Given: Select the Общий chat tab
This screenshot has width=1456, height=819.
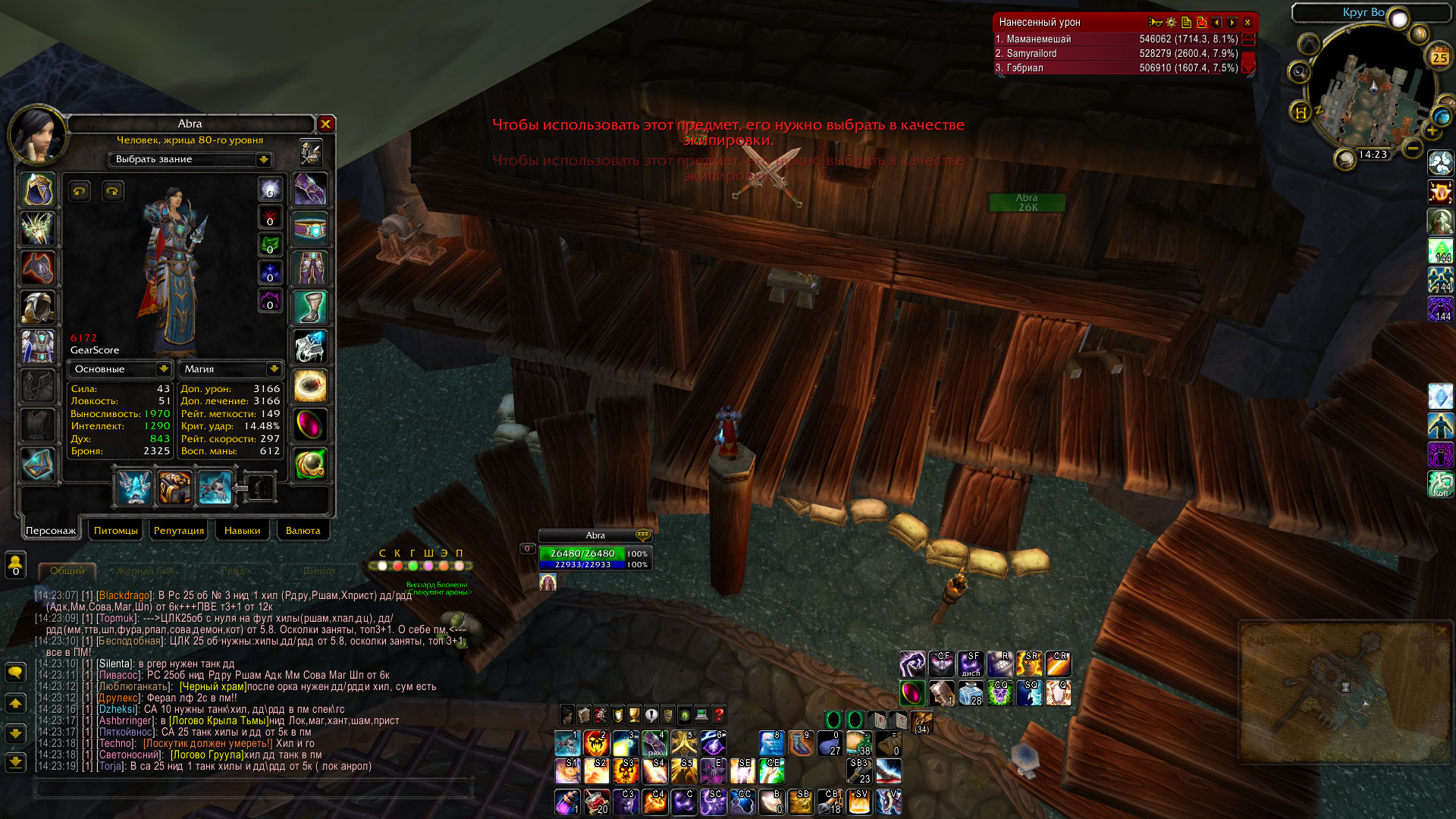Looking at the screenshot, I should pos(67,570).
